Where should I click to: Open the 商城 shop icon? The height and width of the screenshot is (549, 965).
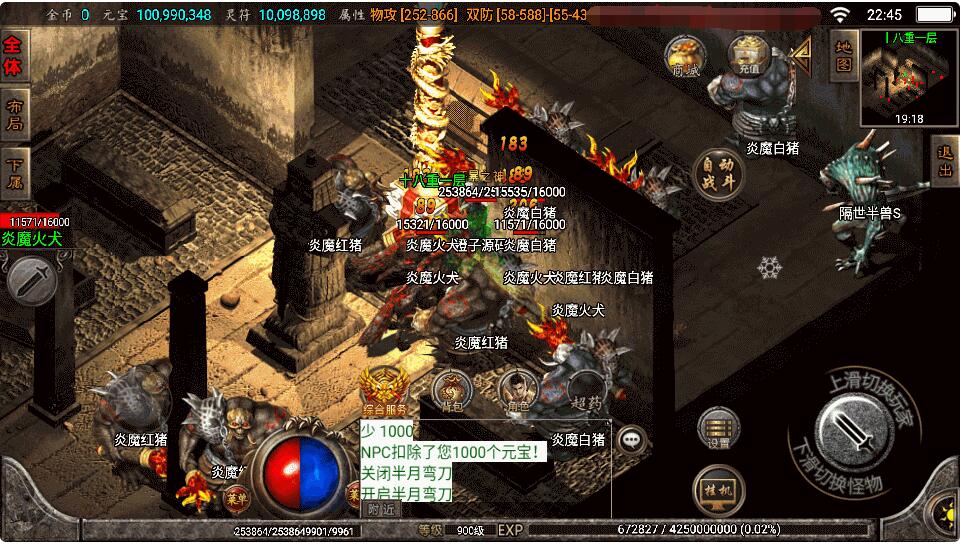[685, 56]
